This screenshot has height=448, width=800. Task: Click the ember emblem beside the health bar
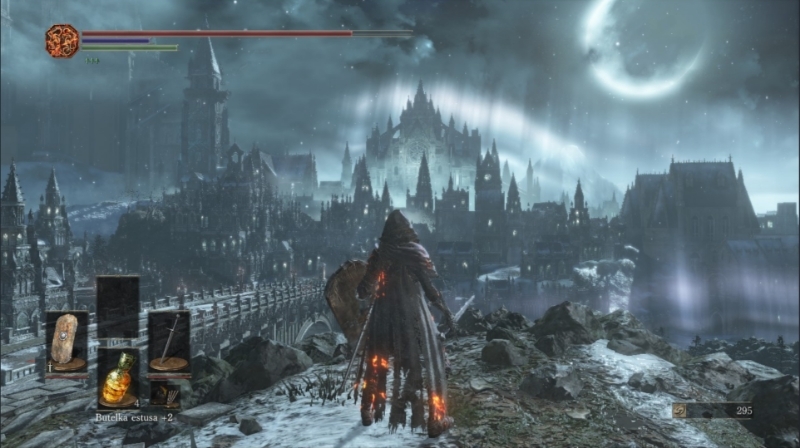[x=62, y=41]
